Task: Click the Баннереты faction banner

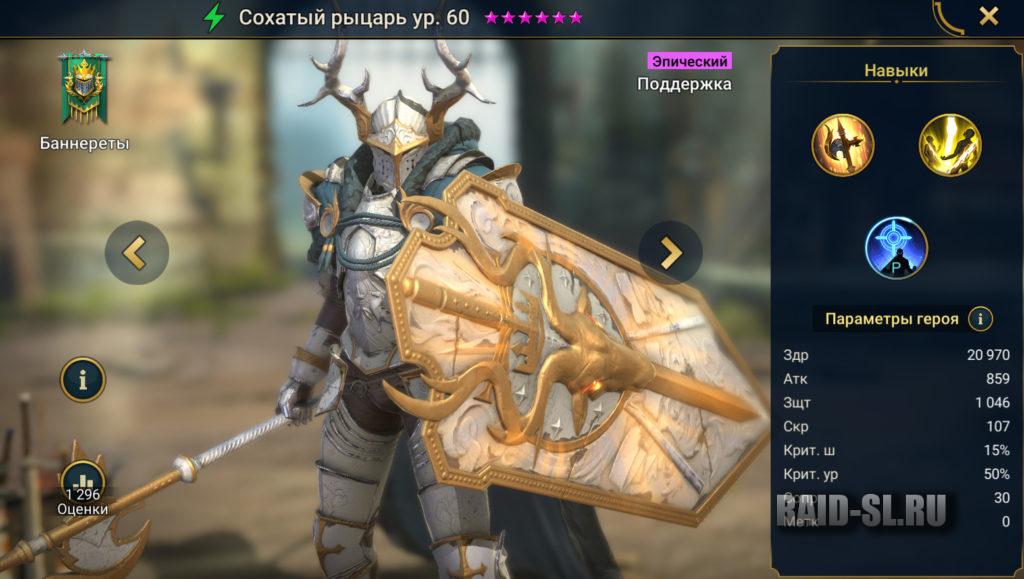Action: (x=84, y=88)
